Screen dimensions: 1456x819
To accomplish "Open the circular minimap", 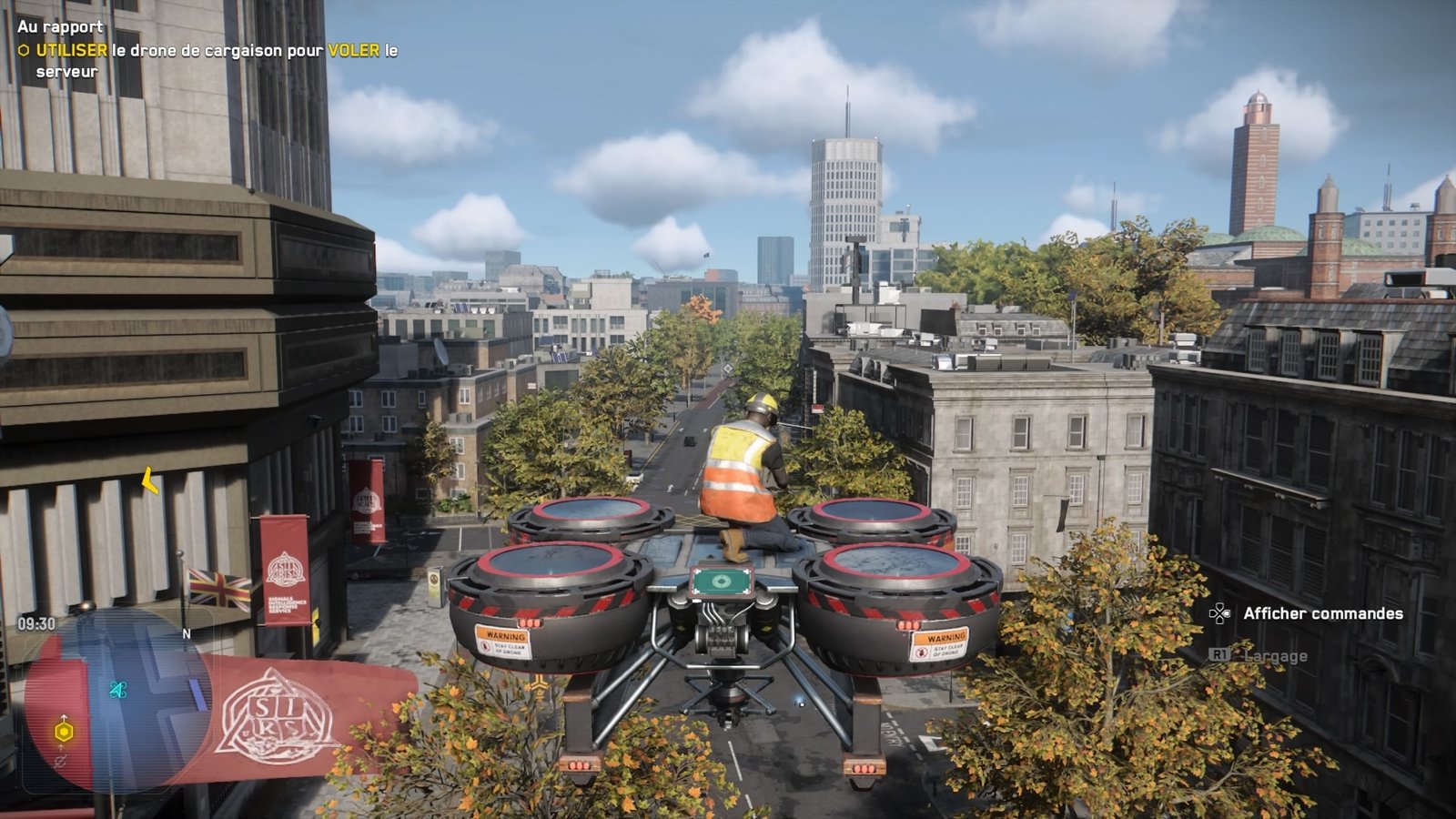I will tap(118, 701).
